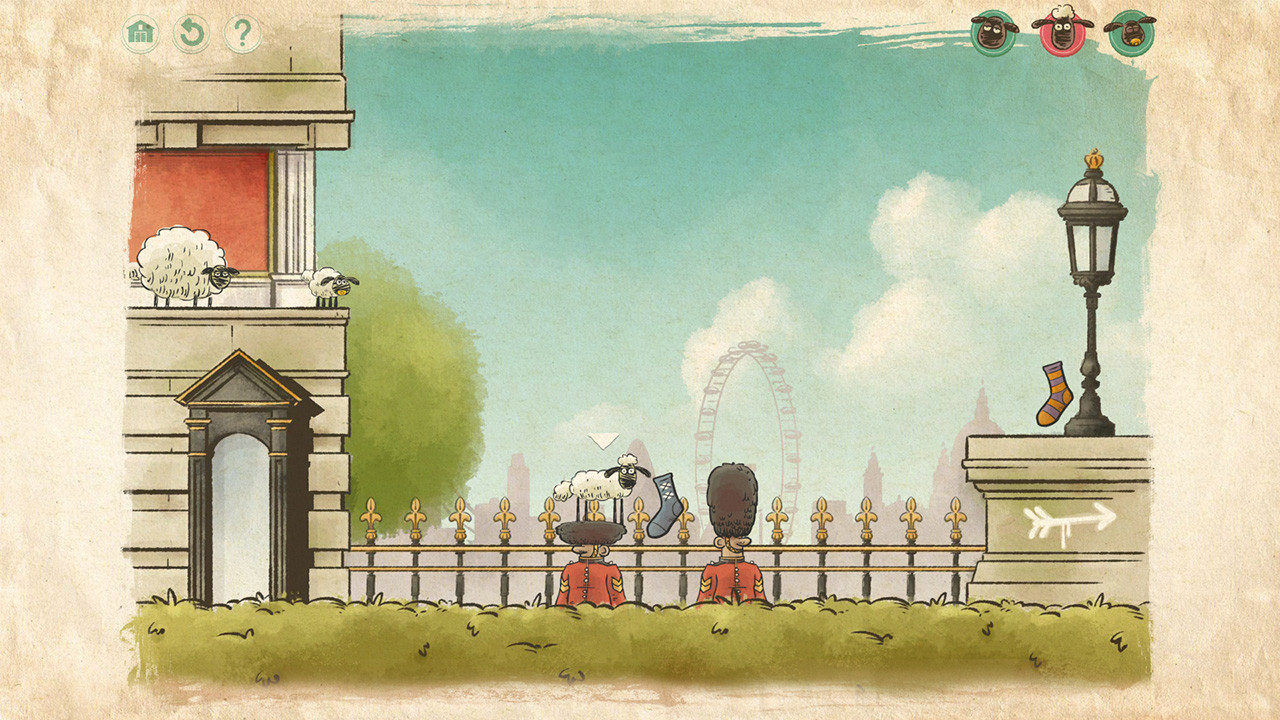Click the white triangle marker above Shaun

point(604,440)
